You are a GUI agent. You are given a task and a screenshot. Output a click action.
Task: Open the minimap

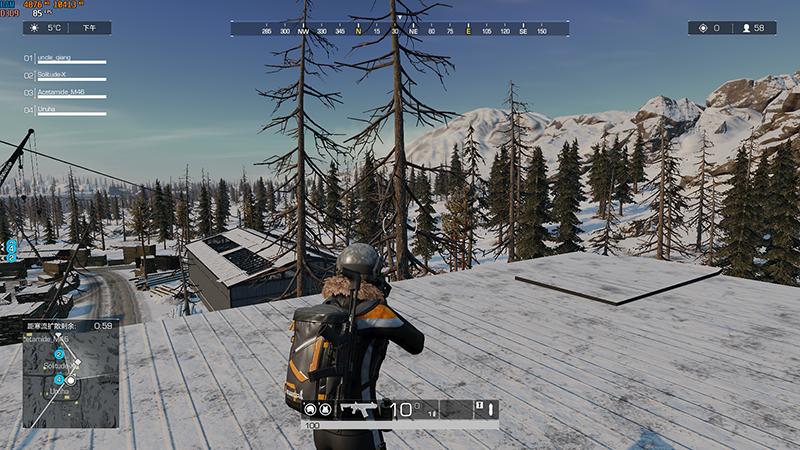tap(70, 374)
